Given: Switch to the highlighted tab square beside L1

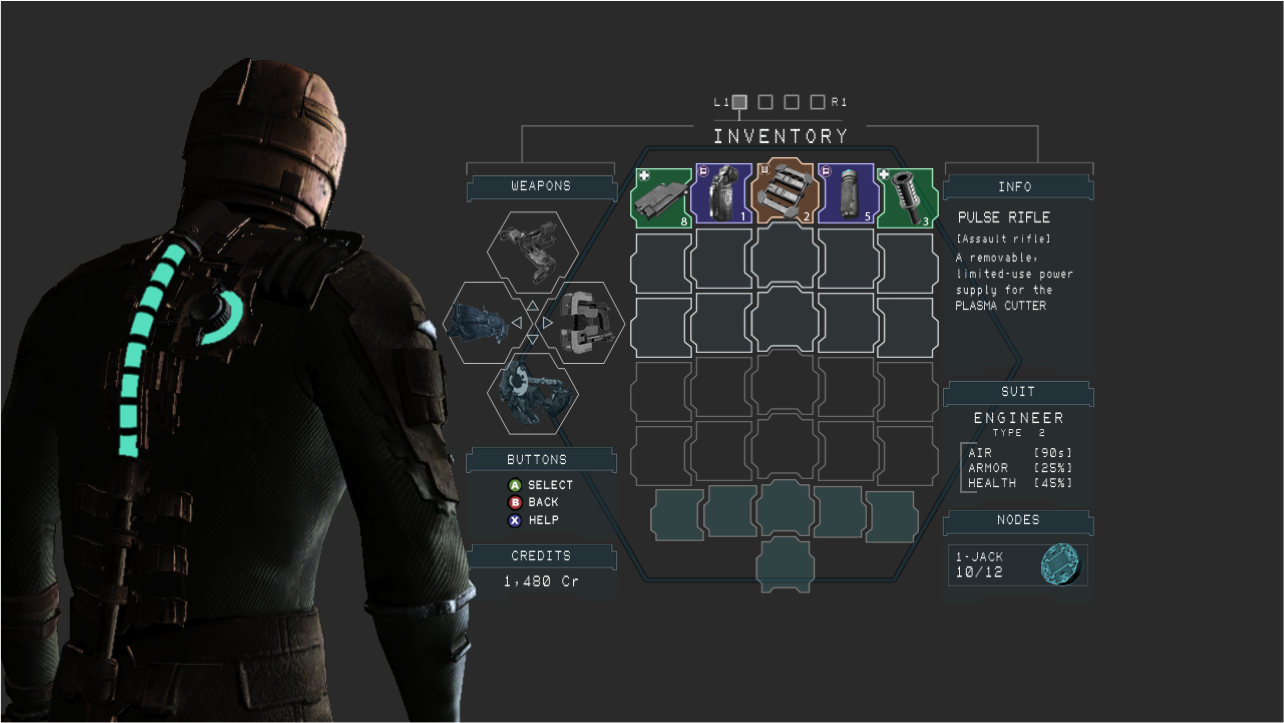Looking at the screenshot, I should 739,102.
